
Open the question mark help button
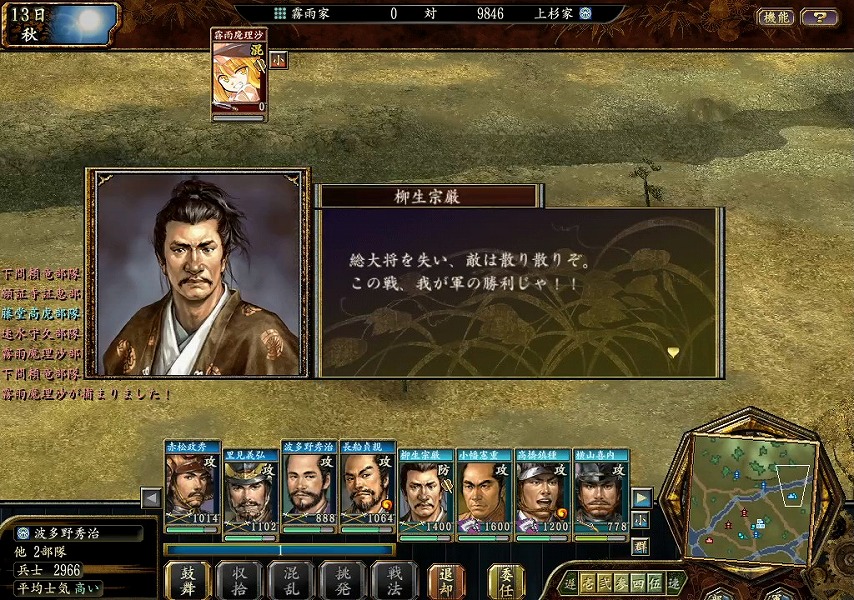[819, 17]
